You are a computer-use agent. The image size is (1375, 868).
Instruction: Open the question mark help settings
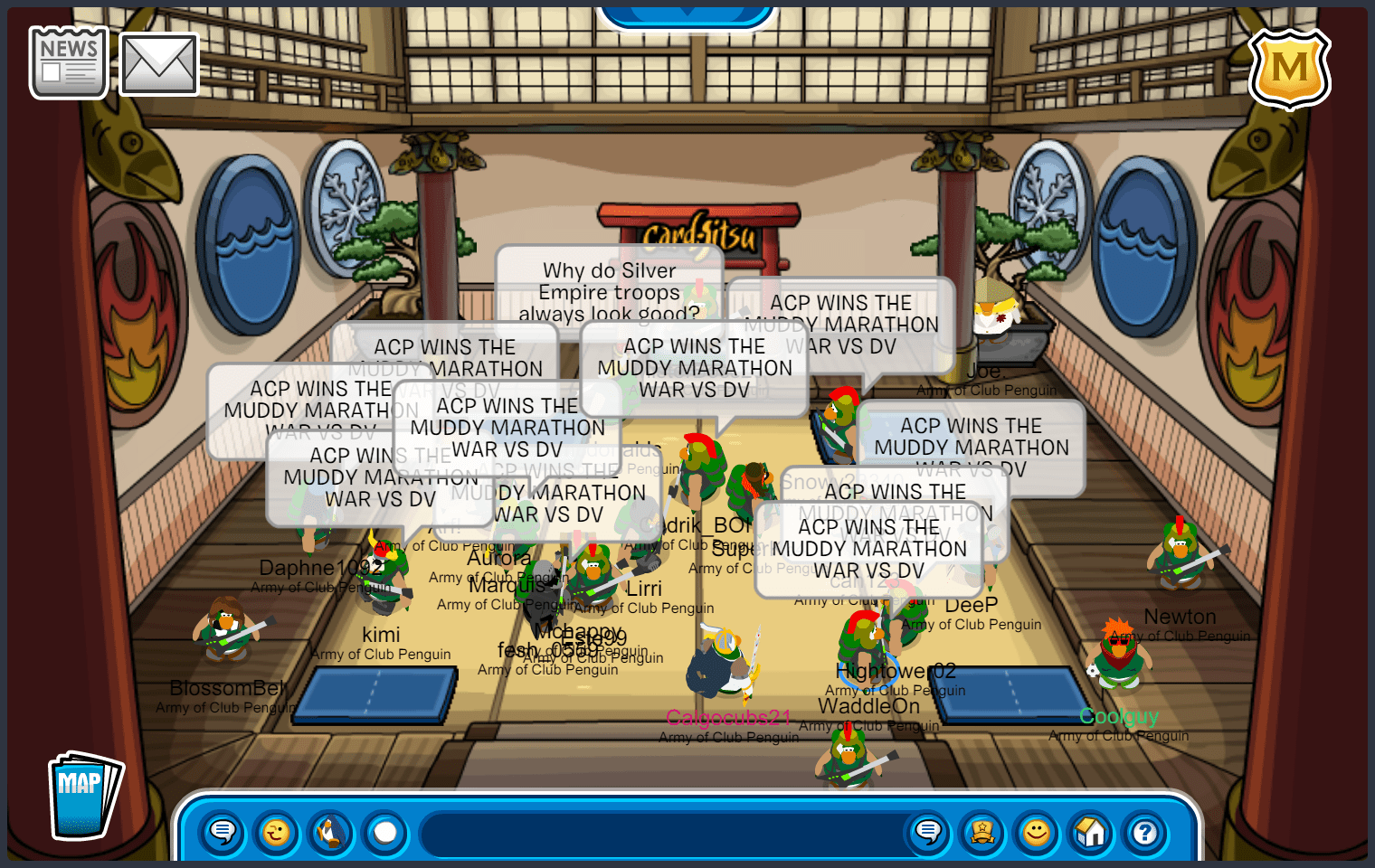tap(1145, 832)
